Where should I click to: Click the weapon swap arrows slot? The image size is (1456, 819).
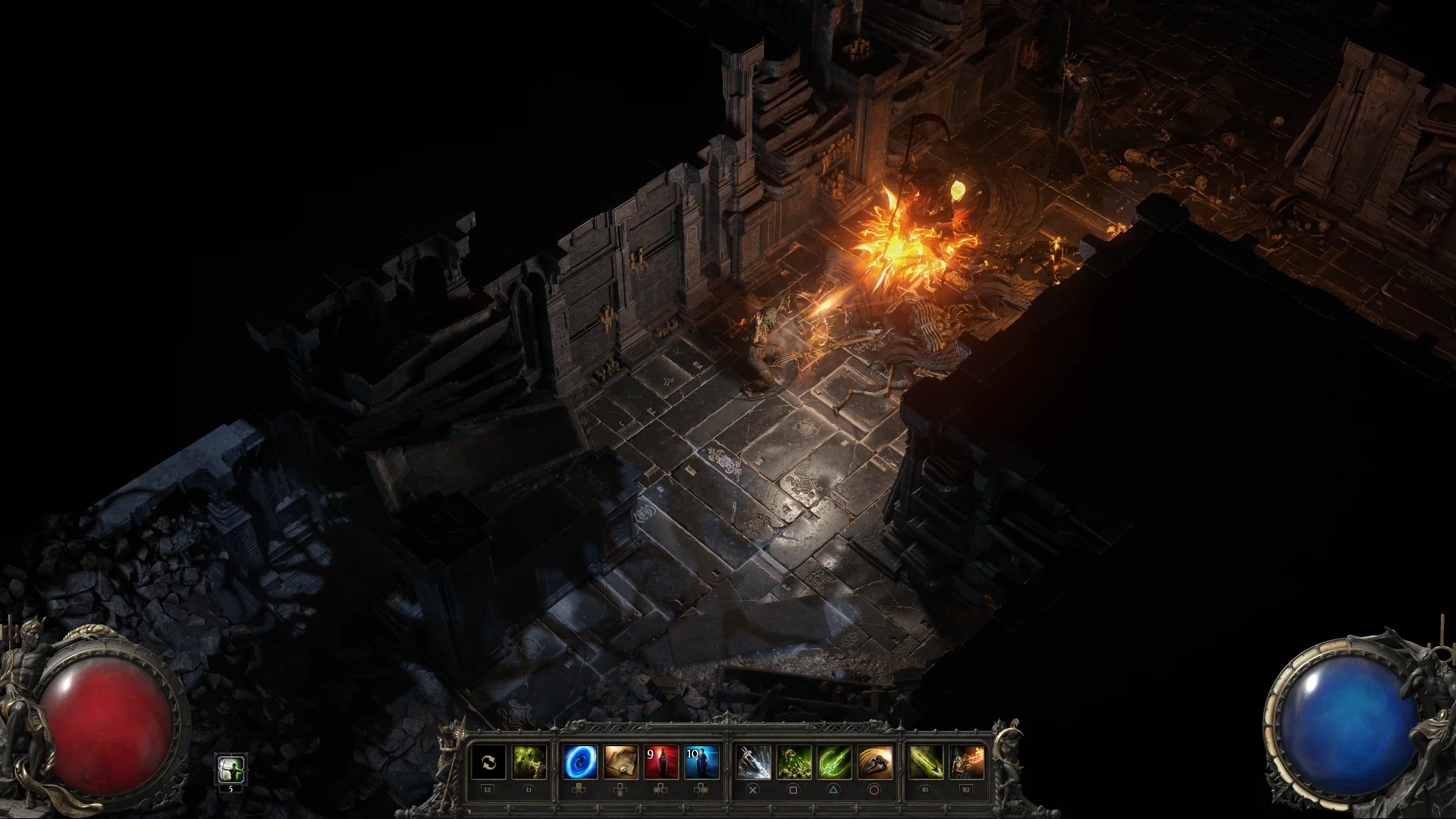(488, 762)
